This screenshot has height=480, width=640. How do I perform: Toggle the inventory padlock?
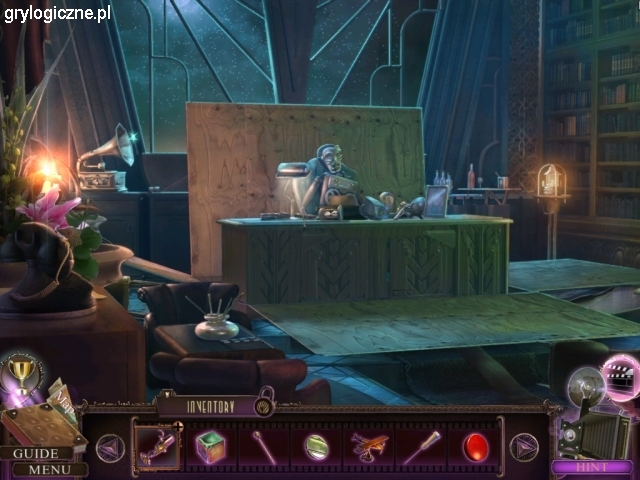tap(264, 405)
